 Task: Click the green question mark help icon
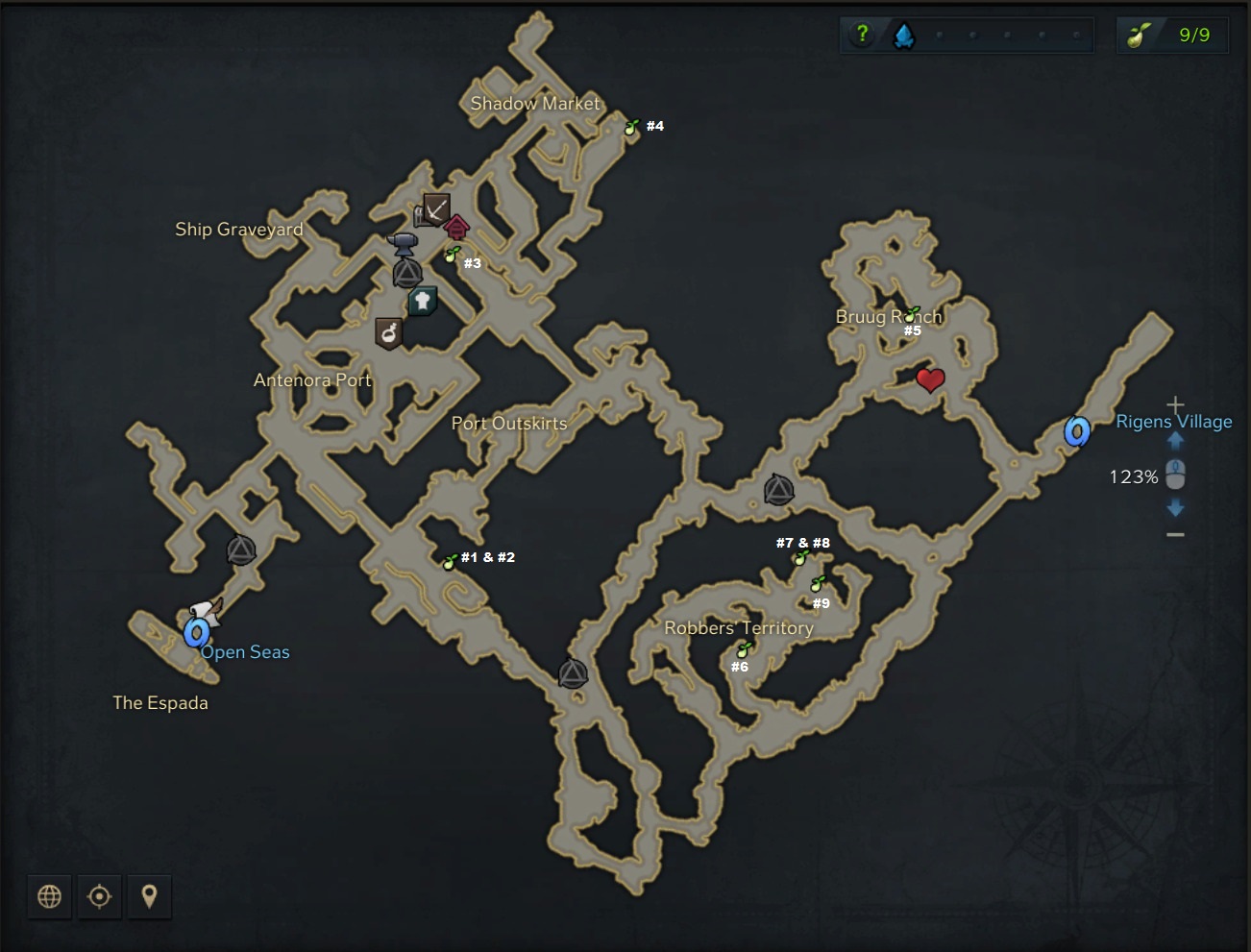click(862, 35)
